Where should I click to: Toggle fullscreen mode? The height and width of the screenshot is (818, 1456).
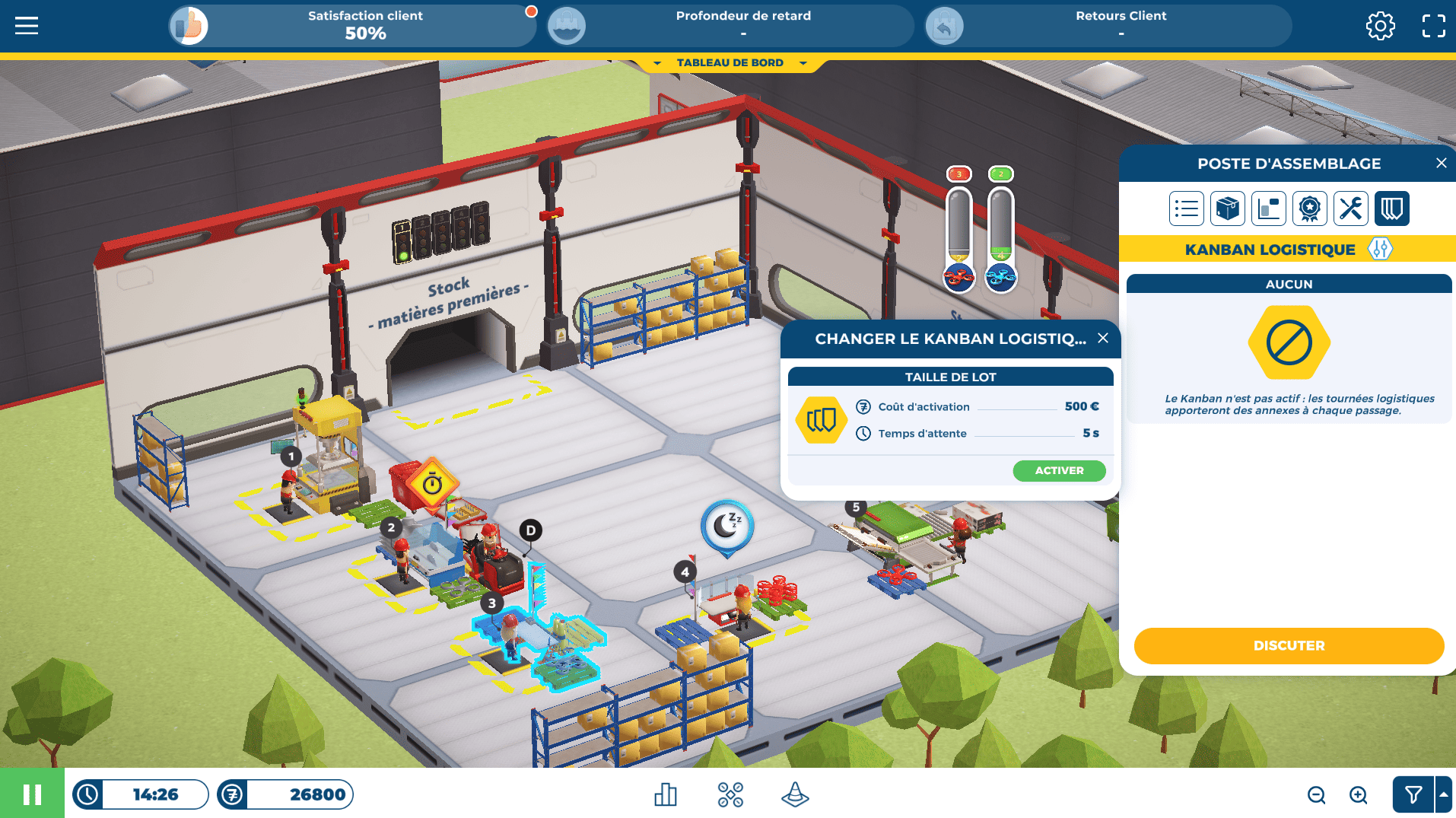(1433, 26)
